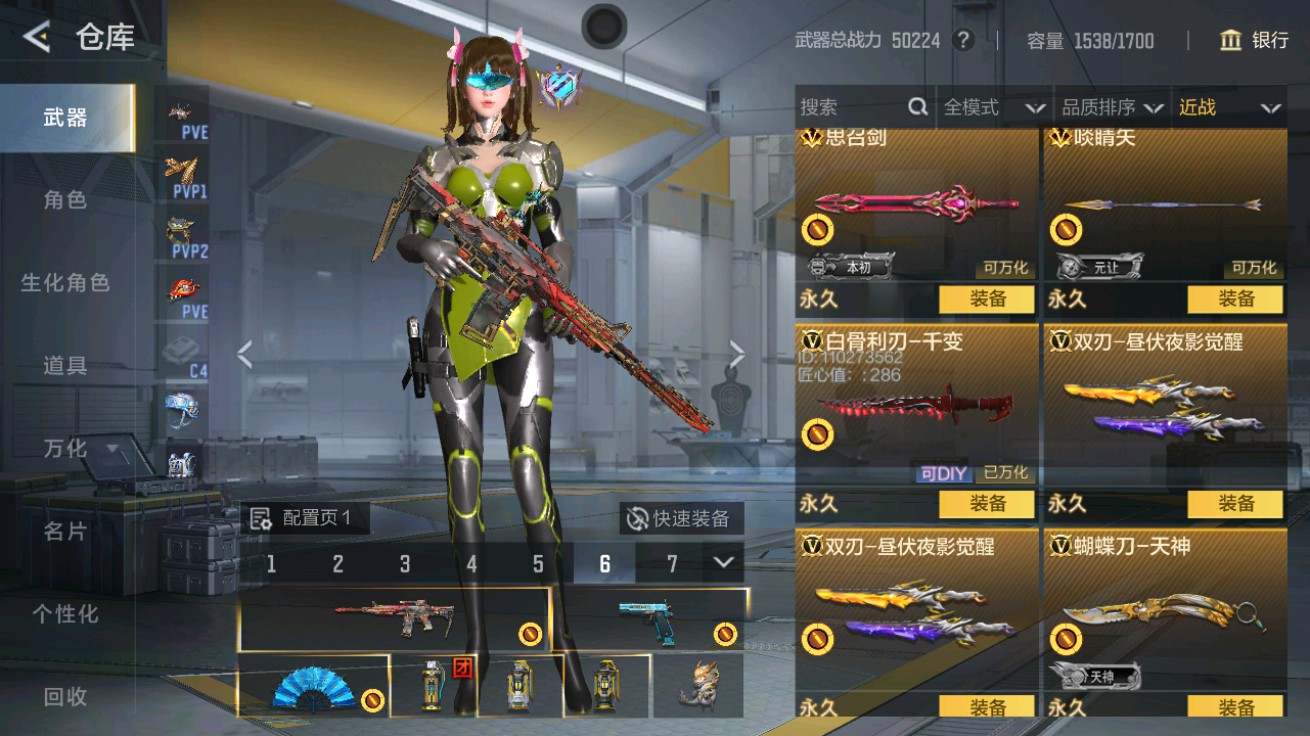Click the search magnifier icon
Screen dimensions: 1310x736
click(x=916, y=107)
